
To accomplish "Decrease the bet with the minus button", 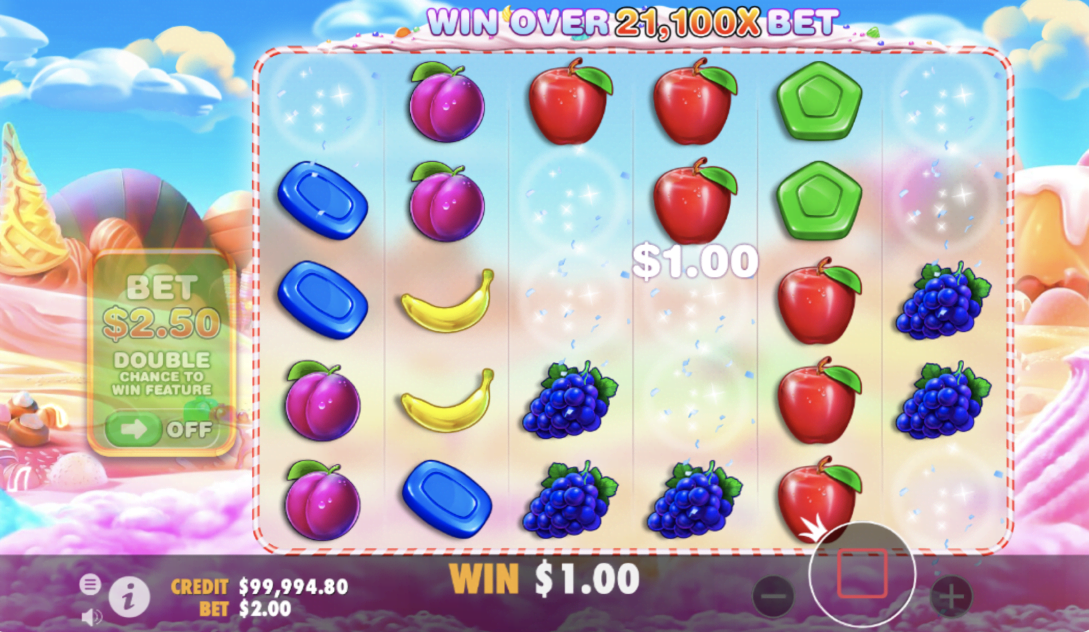I will [x=773, y=597].
